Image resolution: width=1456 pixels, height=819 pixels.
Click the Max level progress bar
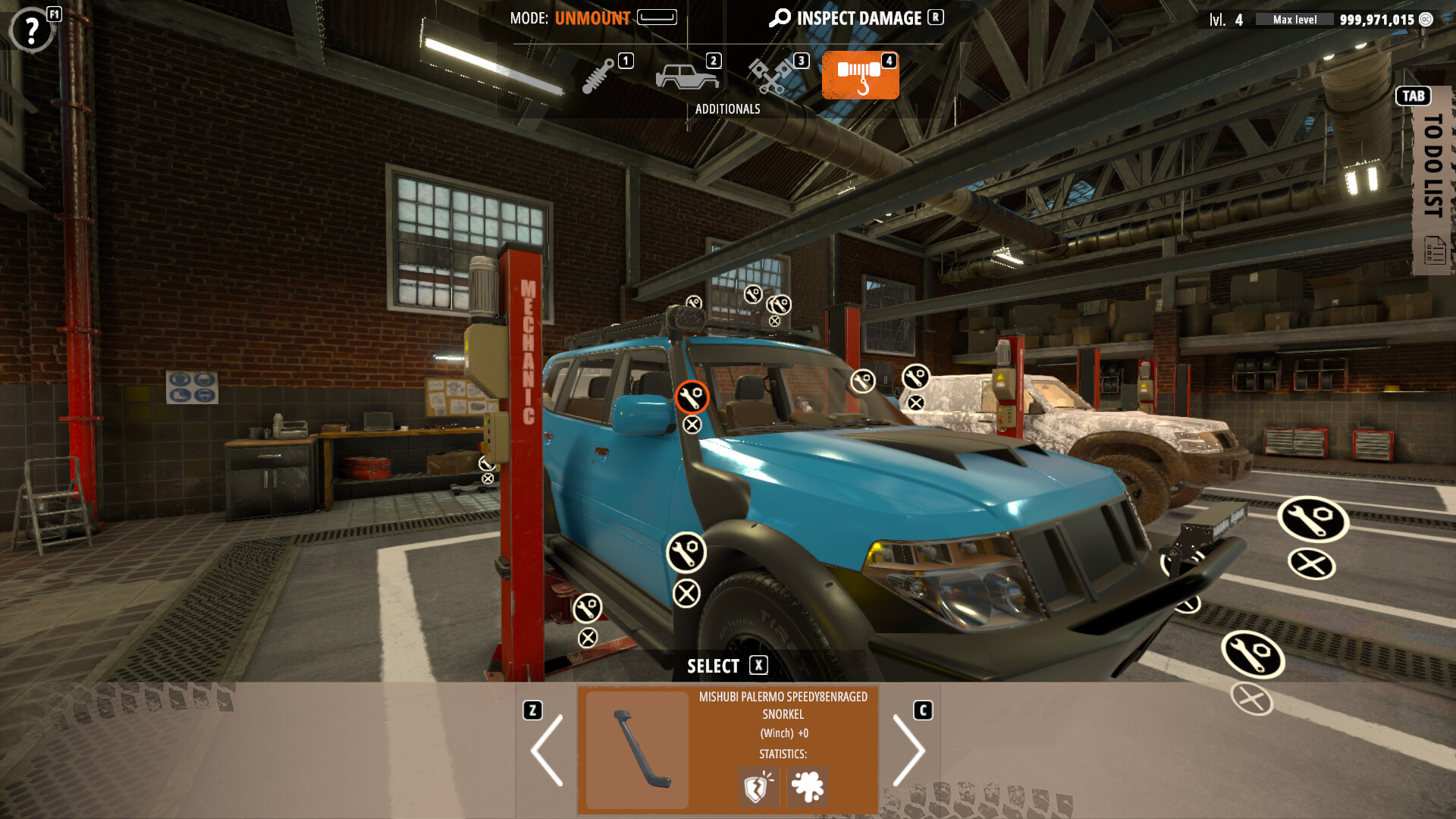click(x=1294, y=19)
